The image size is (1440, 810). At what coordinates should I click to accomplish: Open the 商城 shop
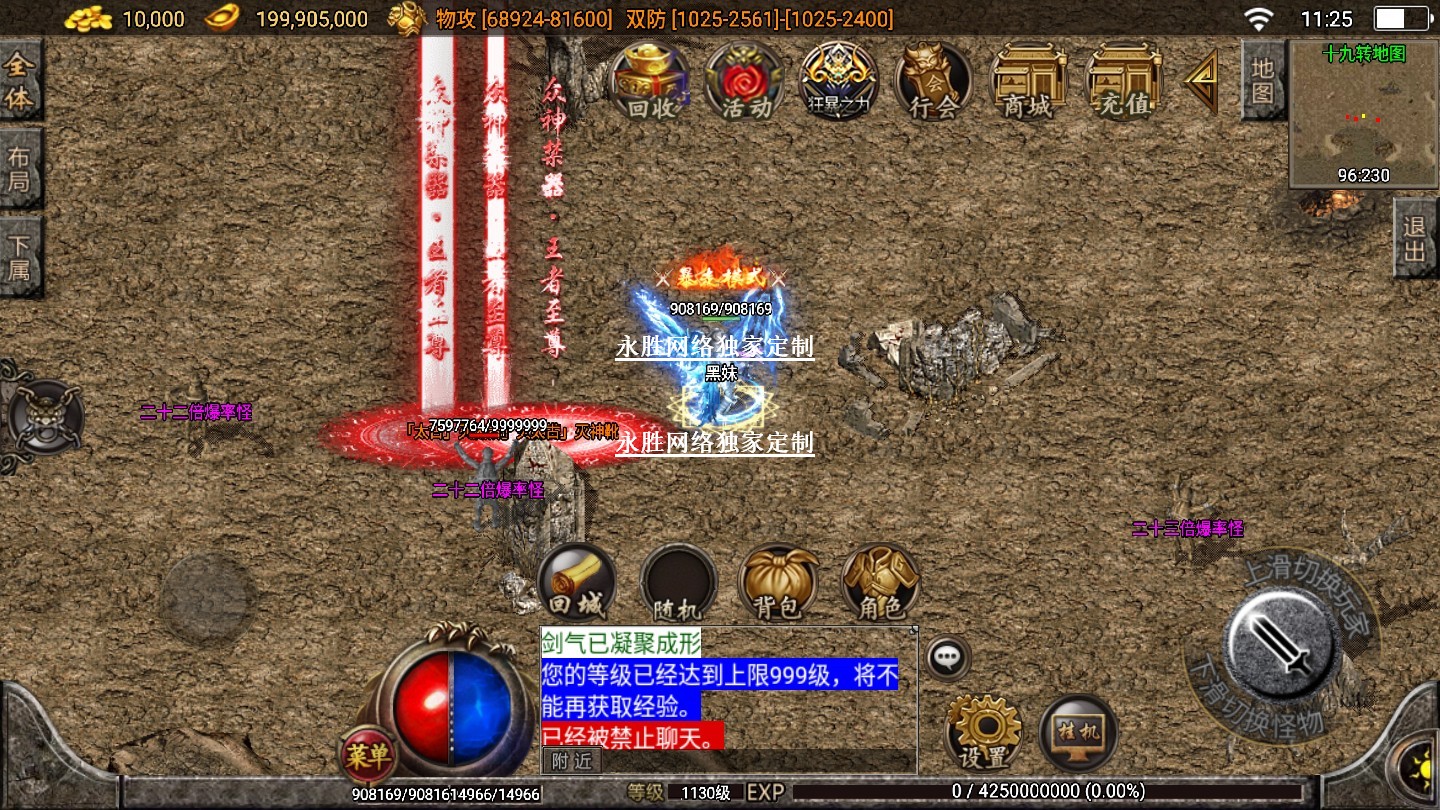point(1028,82)
